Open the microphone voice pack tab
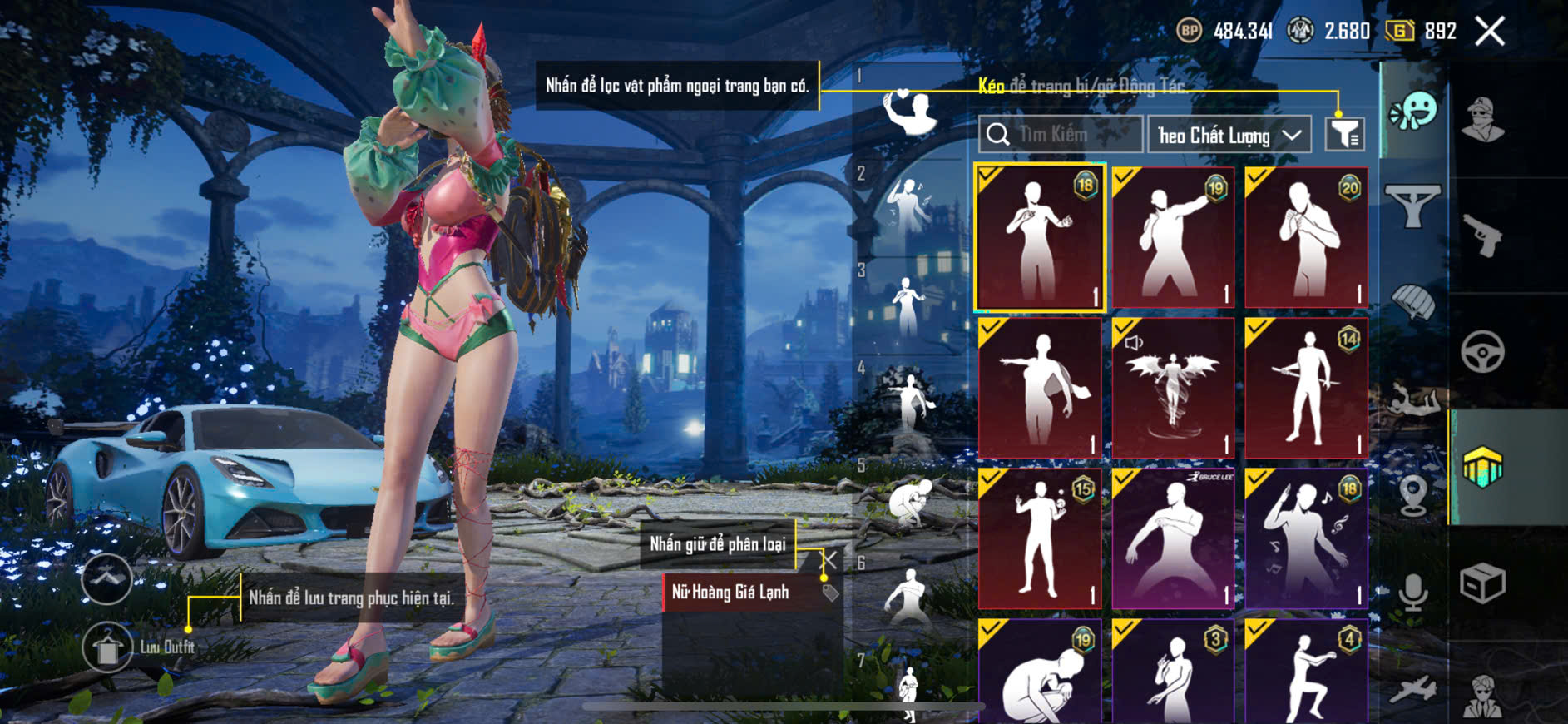Viewport: 1568px width, 724px height. [1413, 591]
